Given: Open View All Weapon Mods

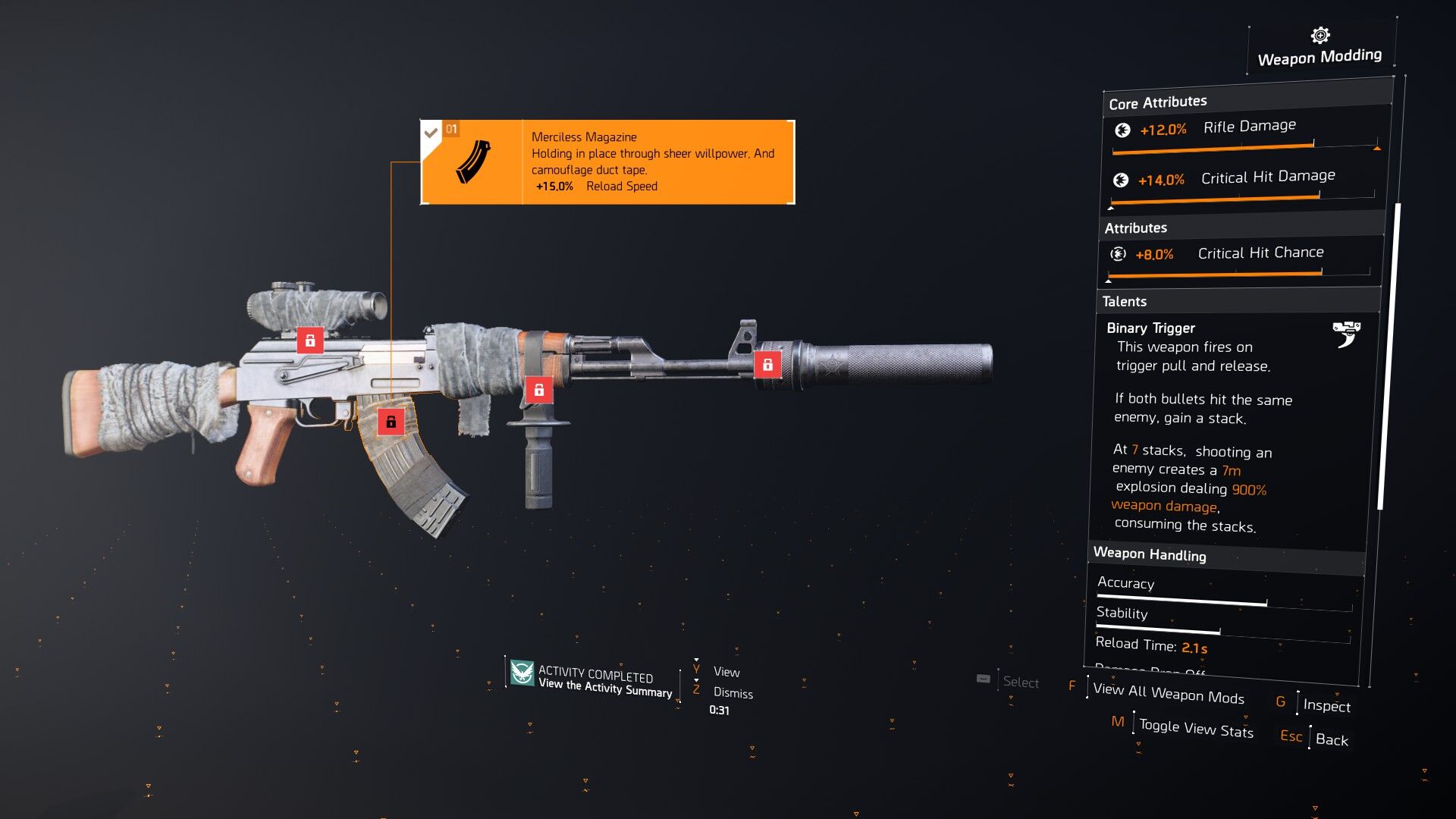Looking at the screenshot, I should click(1168, 693).
